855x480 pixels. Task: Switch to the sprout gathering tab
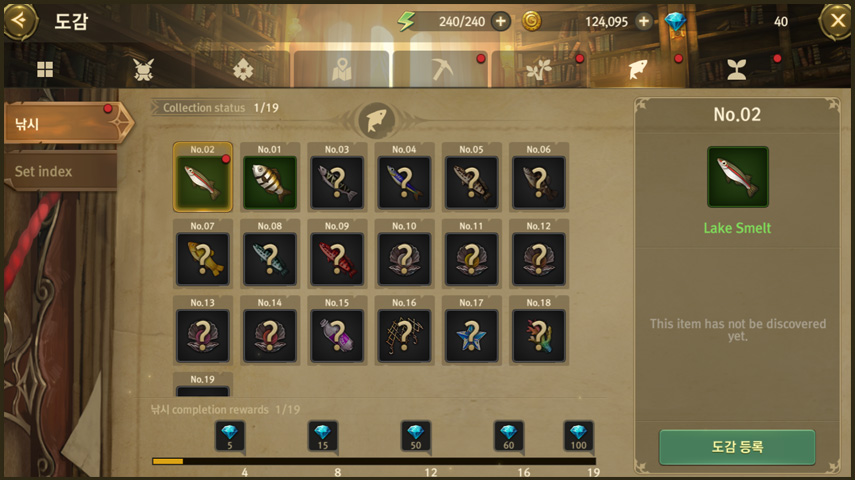736,69
